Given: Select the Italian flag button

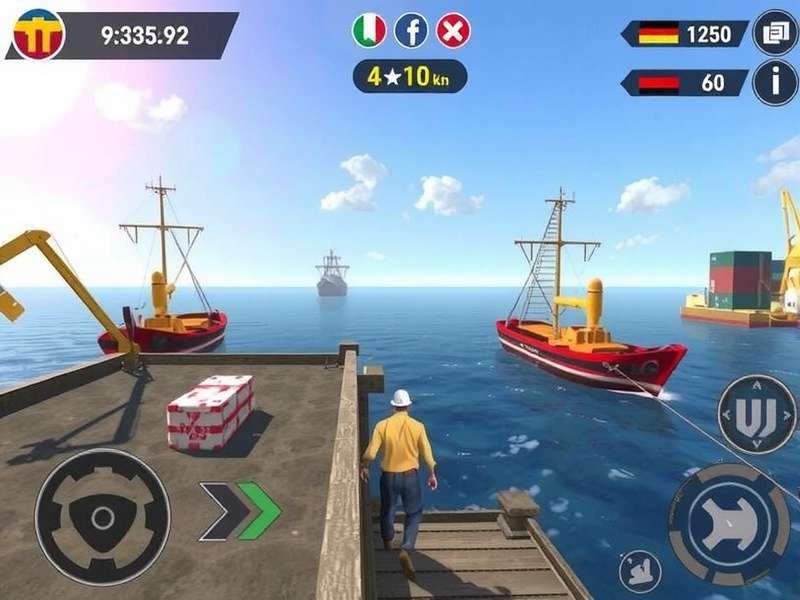Looking at the screenshot, I should point(369,31).
